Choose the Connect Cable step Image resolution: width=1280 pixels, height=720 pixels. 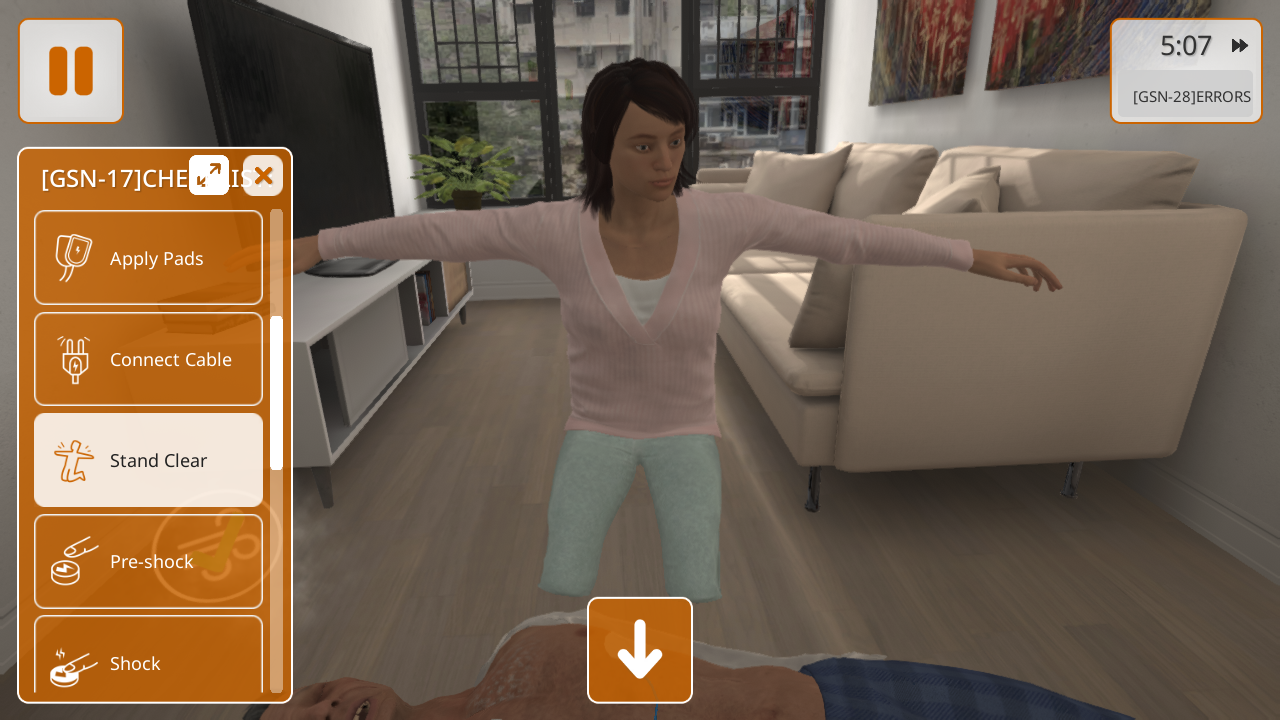click(x=148, y=359)
